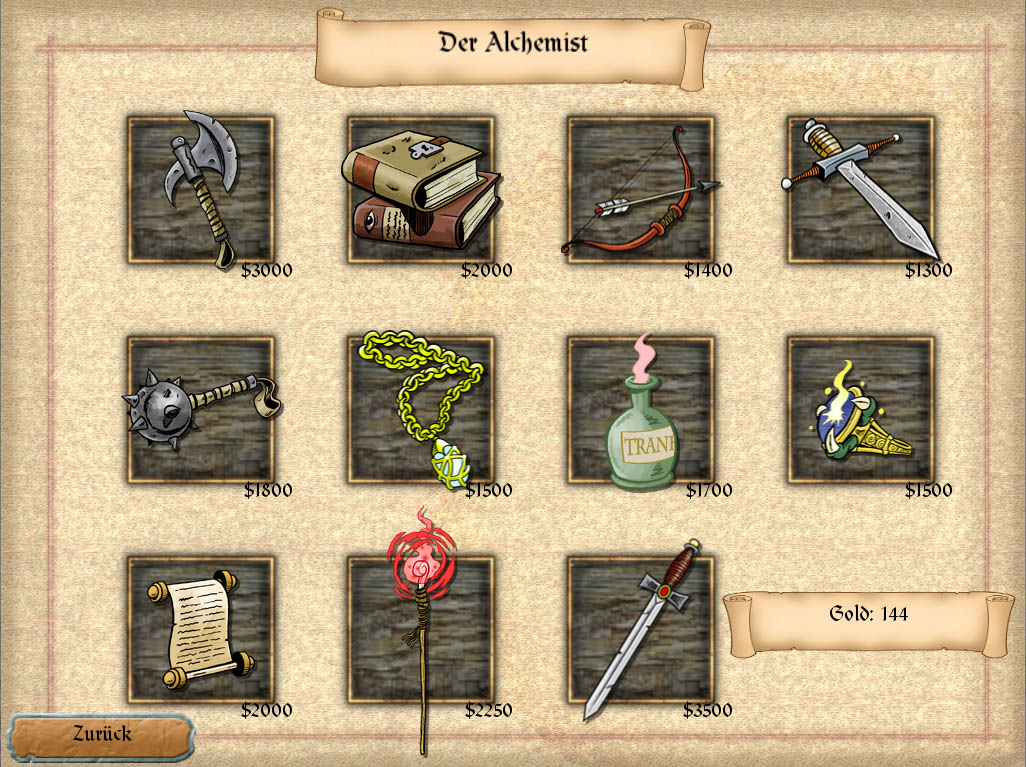Pick the bow and arrow for $1400

click(641, 190)
